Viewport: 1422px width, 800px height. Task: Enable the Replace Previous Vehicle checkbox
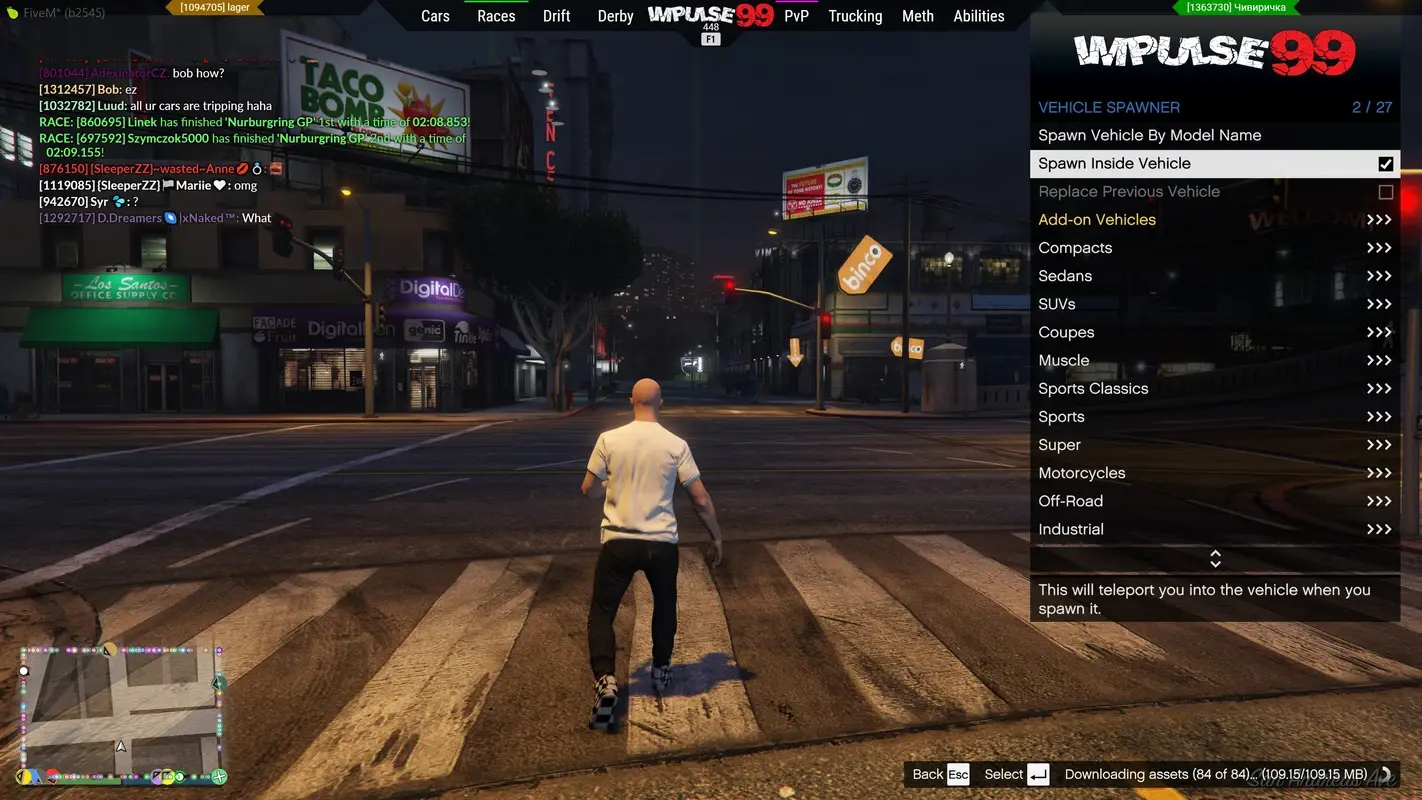(1385, 191)
